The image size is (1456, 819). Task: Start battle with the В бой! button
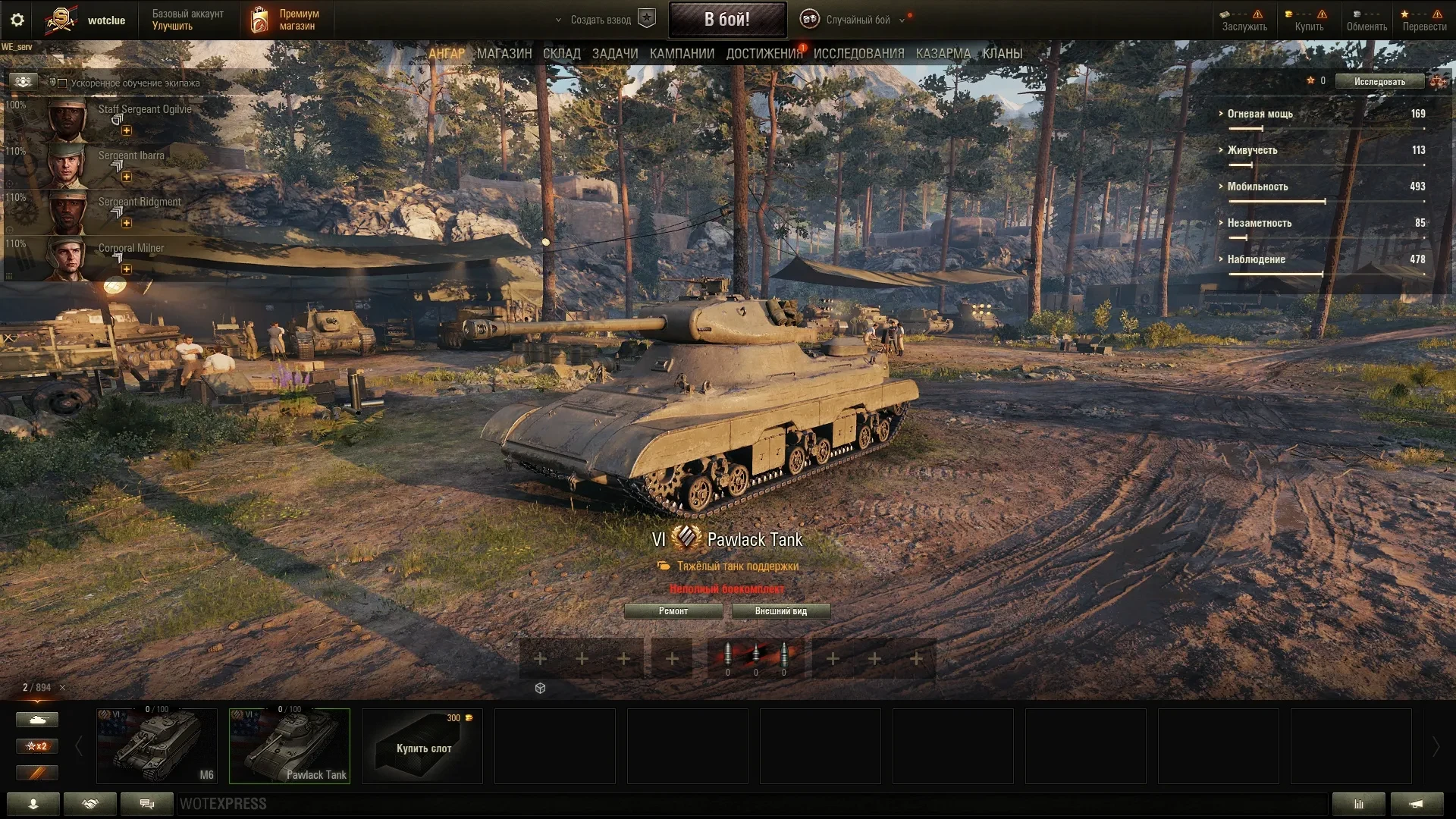[x=726, y=20]
